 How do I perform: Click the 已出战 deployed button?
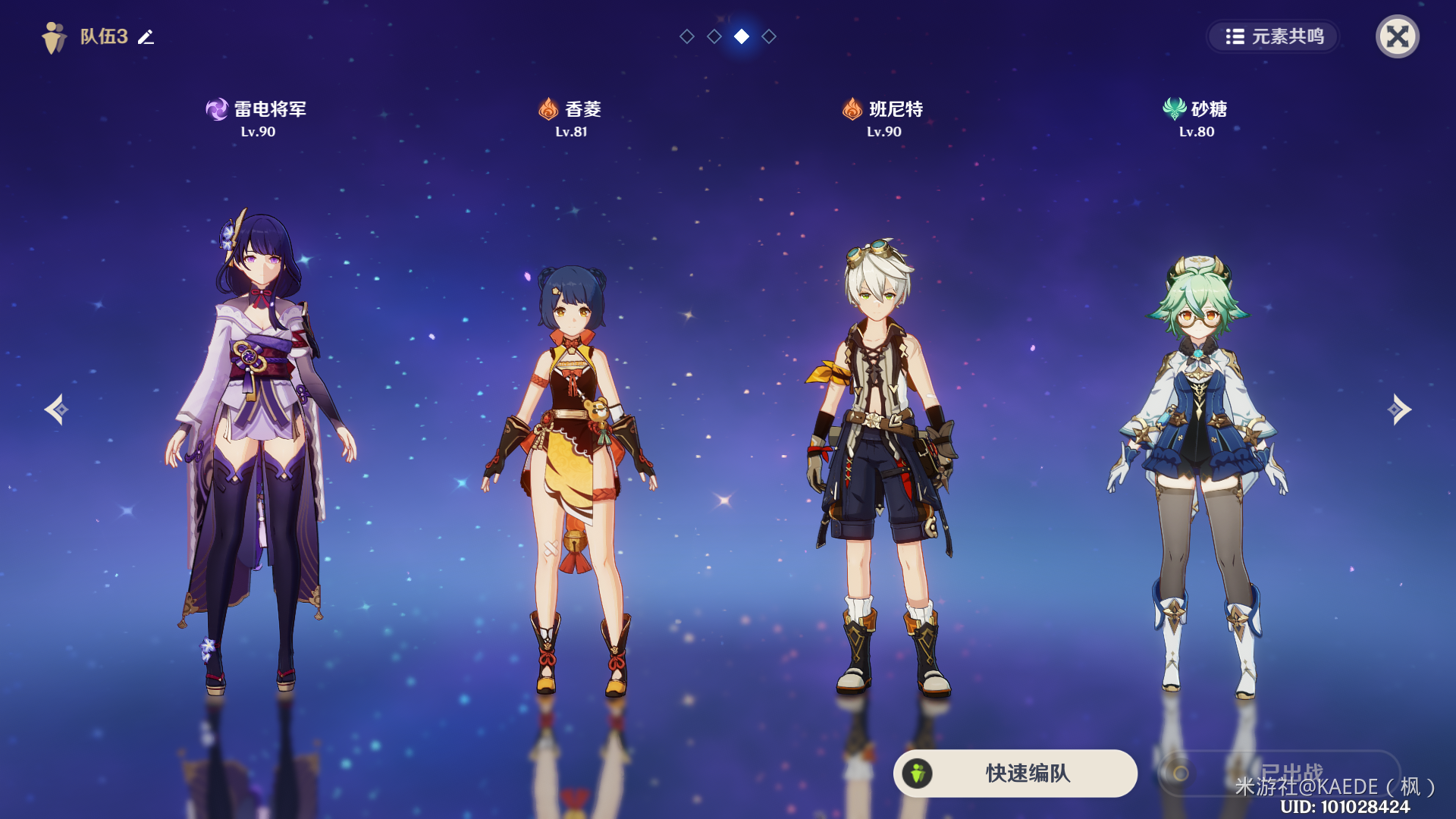pyautogui.click(x=1279, y=773)
